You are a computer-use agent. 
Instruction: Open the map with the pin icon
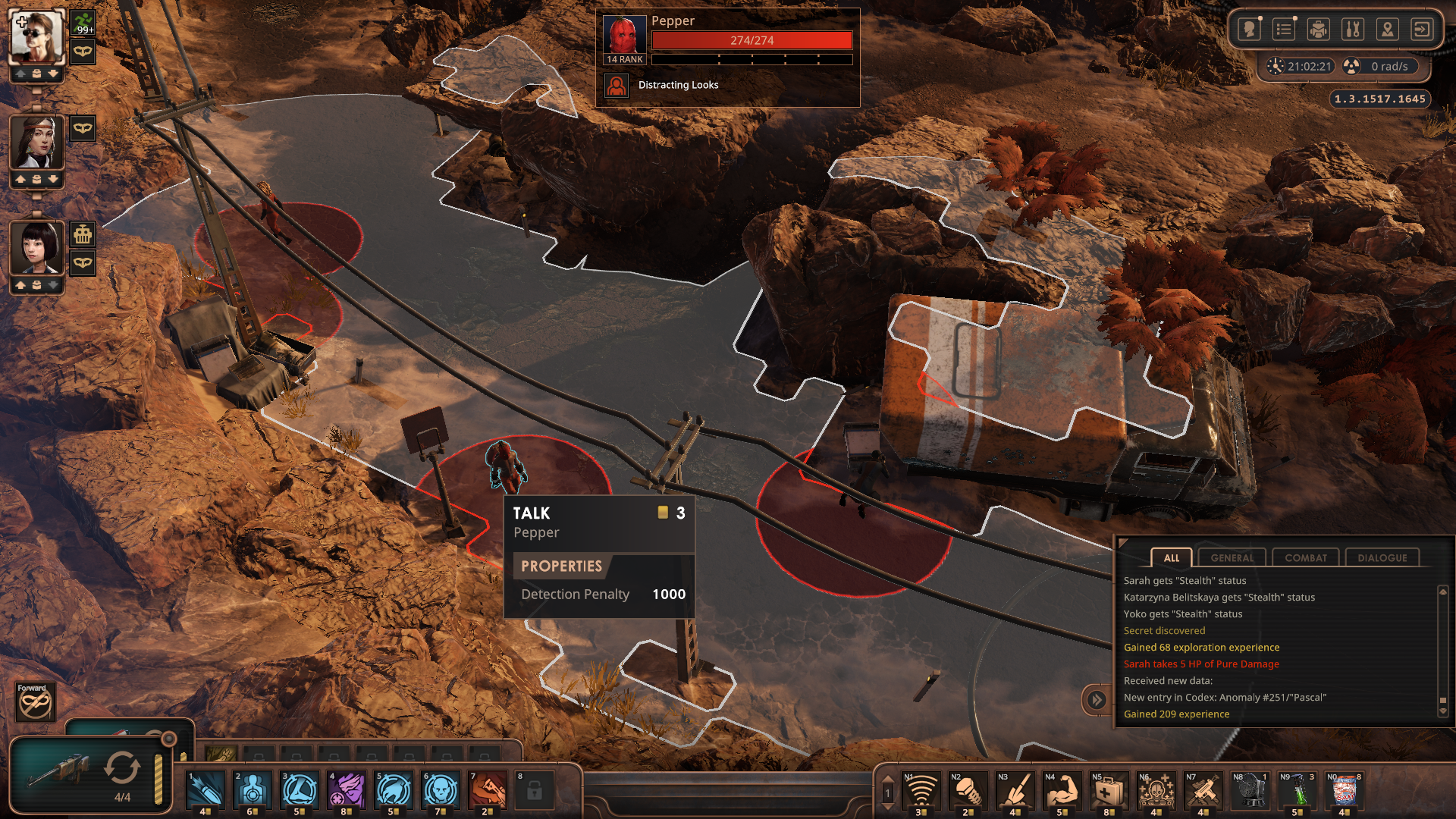[1387, 30]
